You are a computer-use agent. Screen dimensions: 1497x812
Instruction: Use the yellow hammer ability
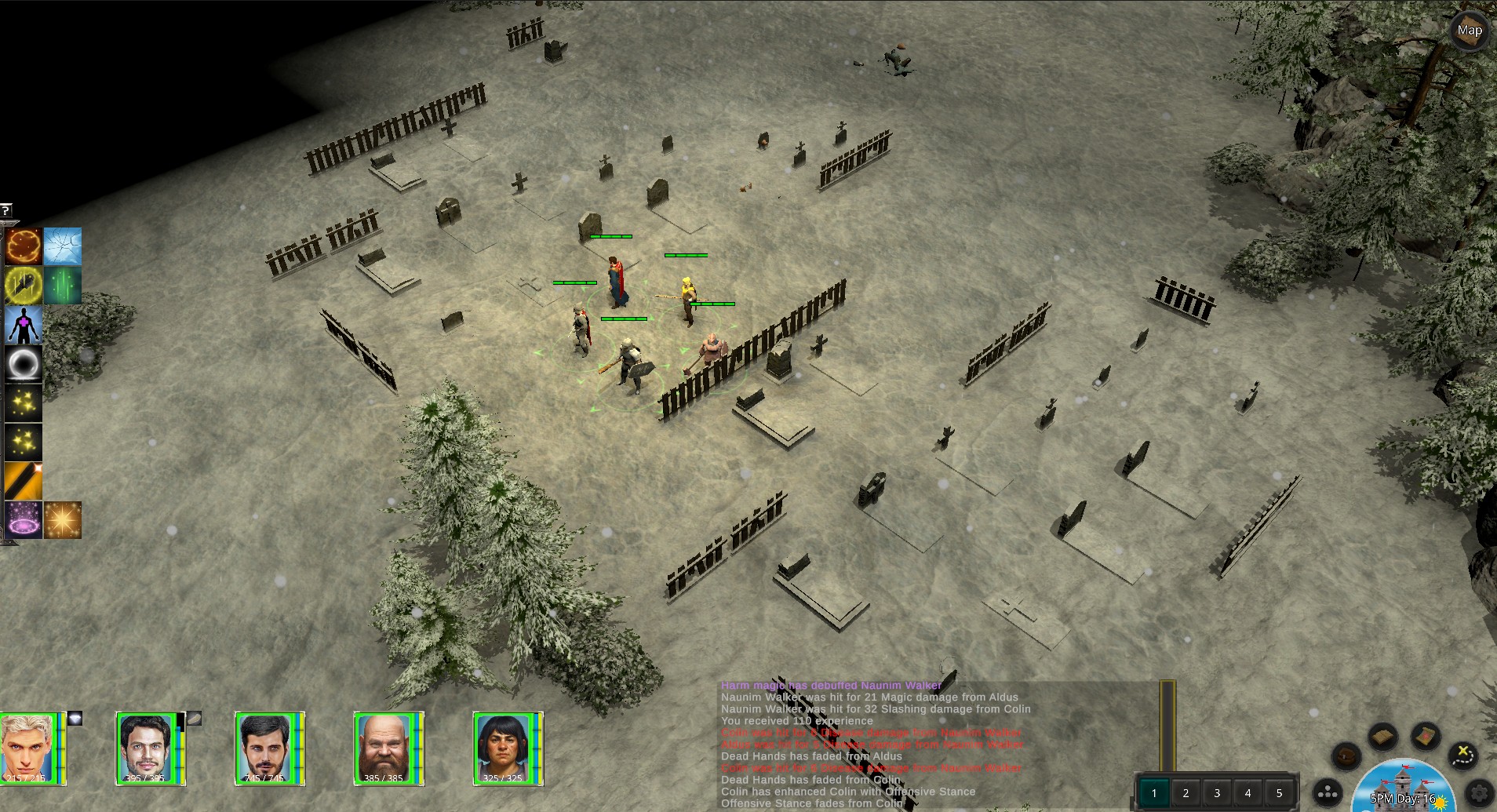click(24, 286)
